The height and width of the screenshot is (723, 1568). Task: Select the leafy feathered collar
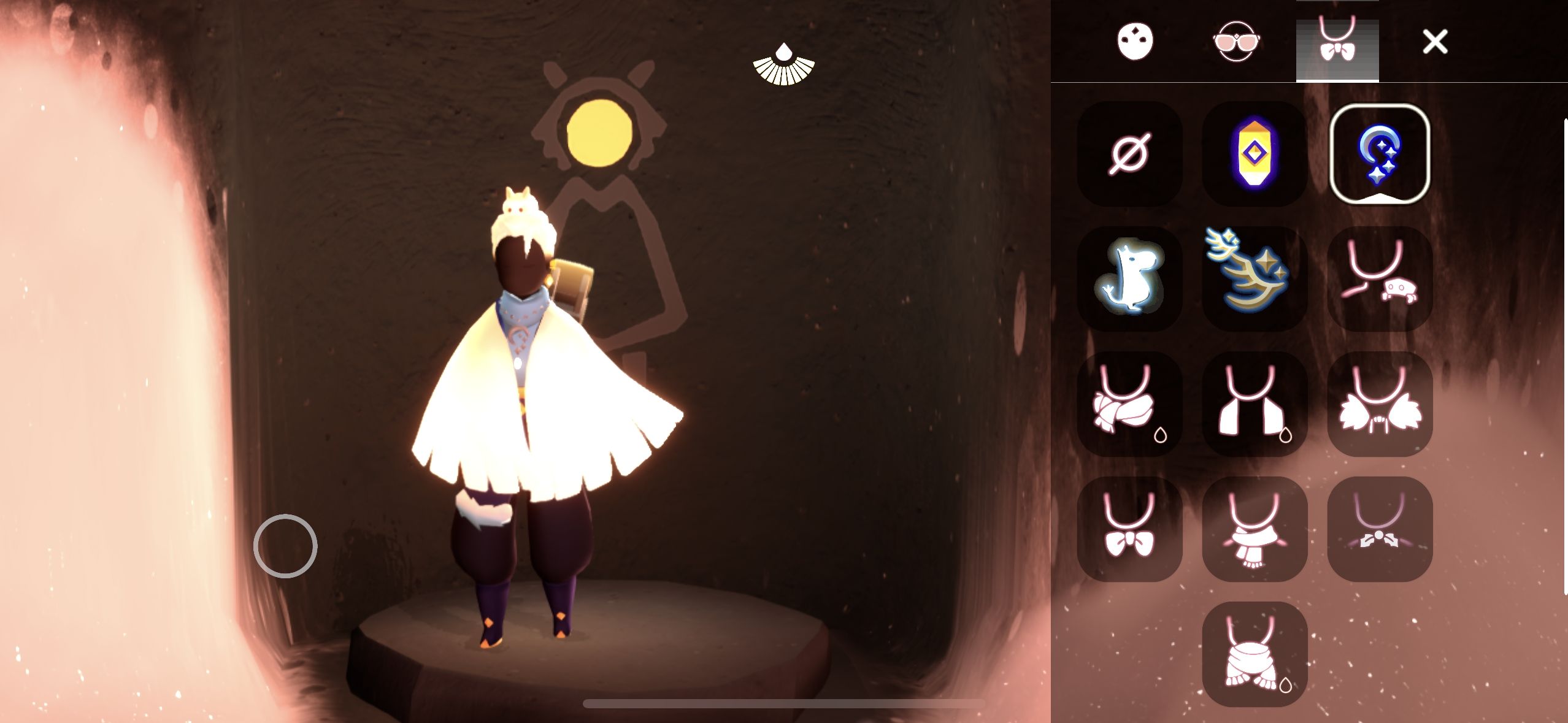pyautogui.click(x=1380, y=404)
